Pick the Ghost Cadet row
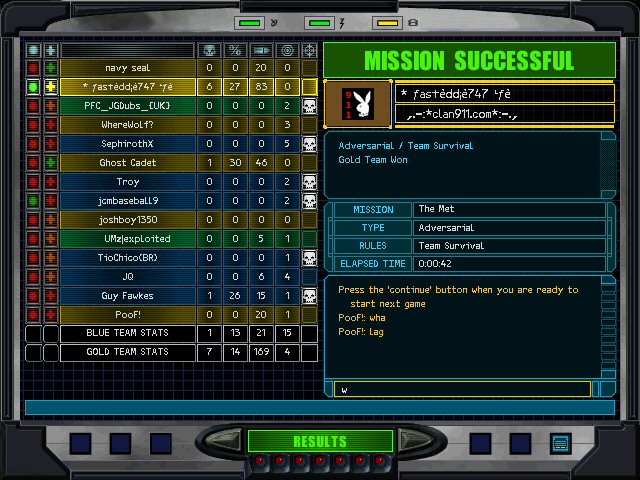The height and width of the screenshot is (480, 640). coord(127,163)
